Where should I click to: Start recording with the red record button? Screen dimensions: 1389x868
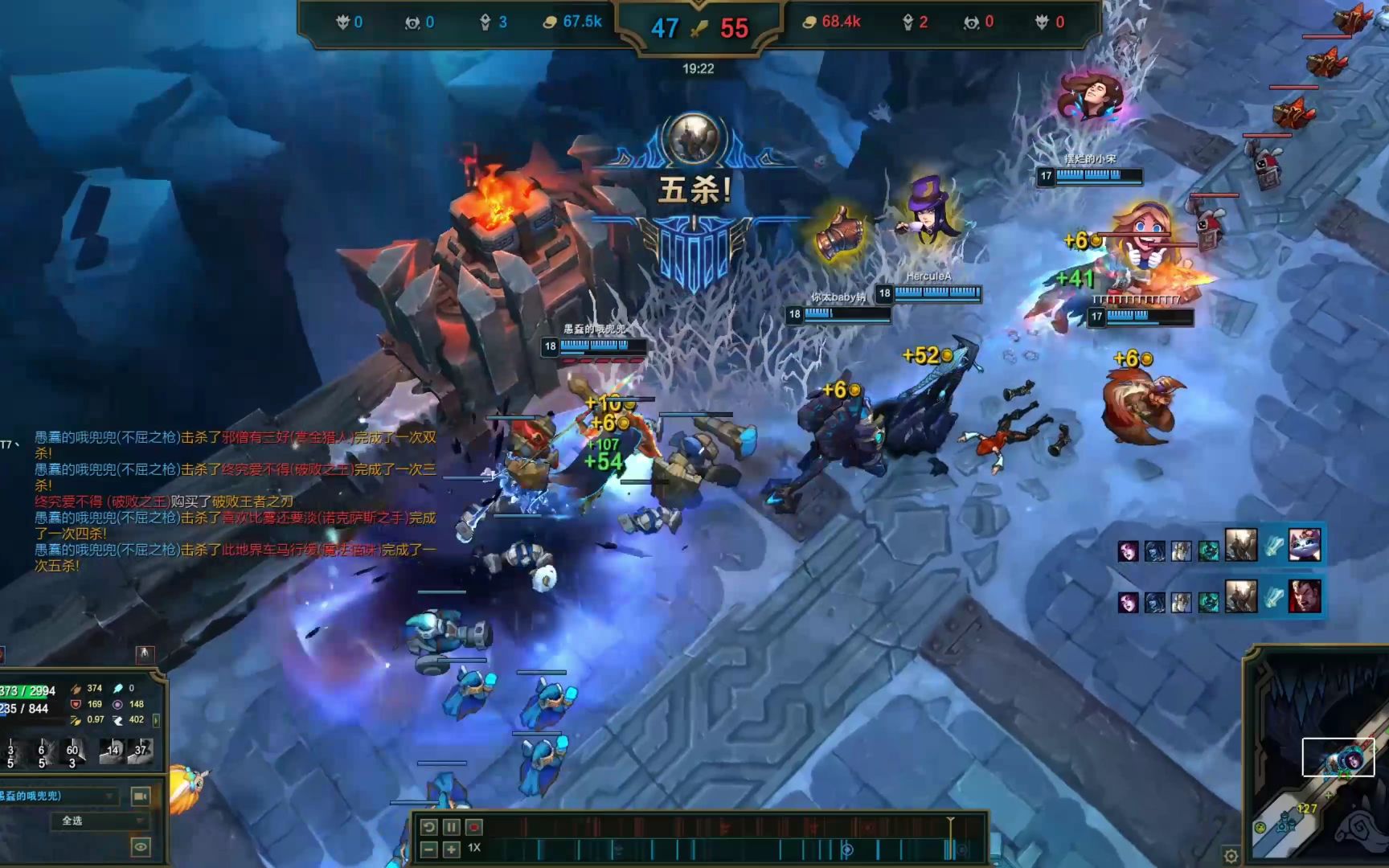[474, 827]
